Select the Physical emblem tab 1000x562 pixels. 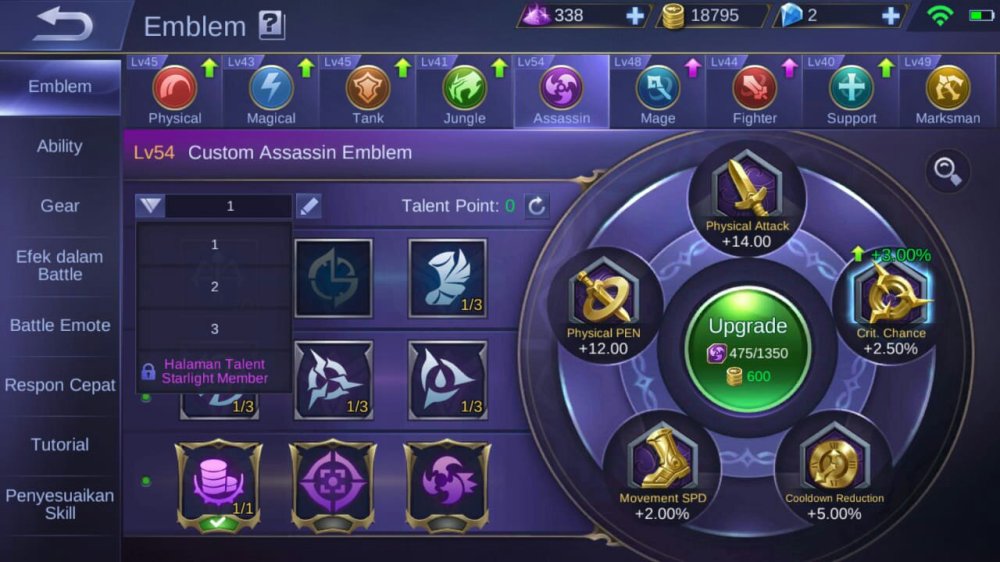[x=175, y=92]
